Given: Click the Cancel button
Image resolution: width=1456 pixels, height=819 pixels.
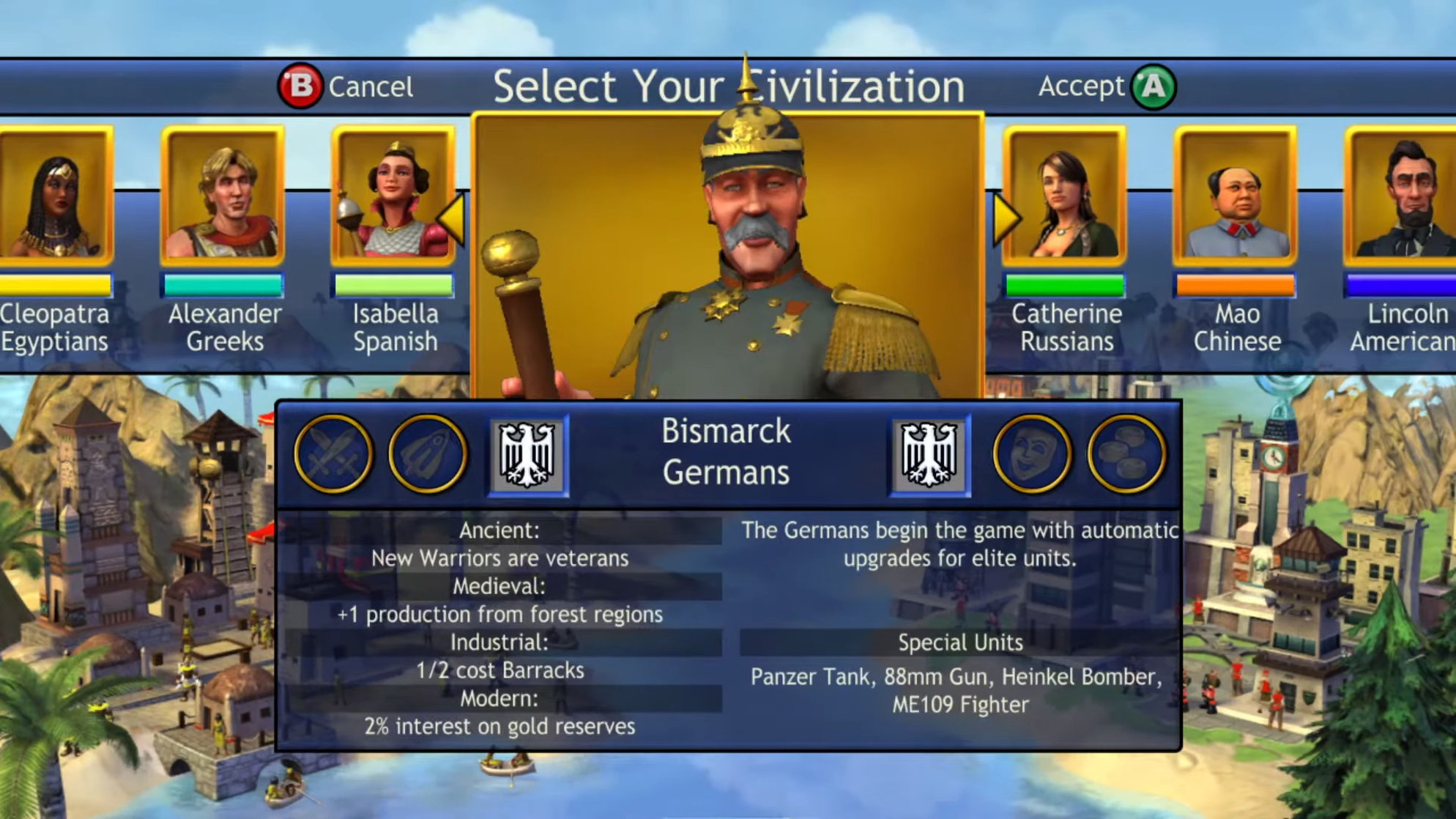Looking at the screenshot, I should [x=346, y=86].
